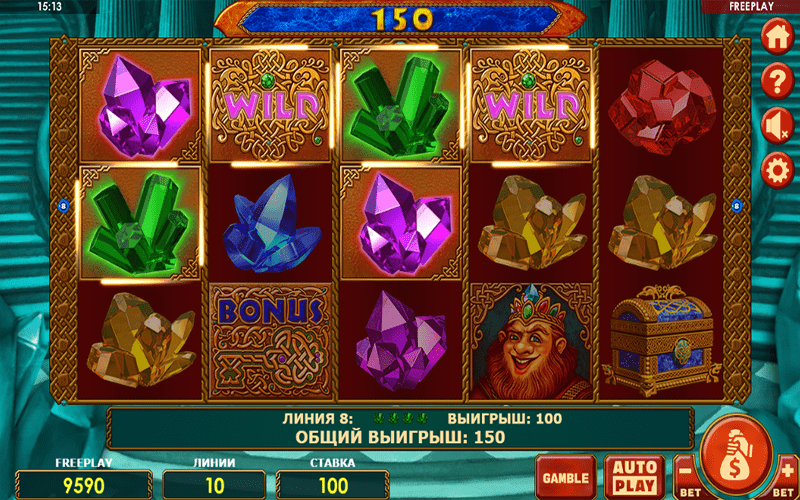Start Auto Play mode
Image resolution: width=800 pixels, height=500 pixels.
pos(635,475)
